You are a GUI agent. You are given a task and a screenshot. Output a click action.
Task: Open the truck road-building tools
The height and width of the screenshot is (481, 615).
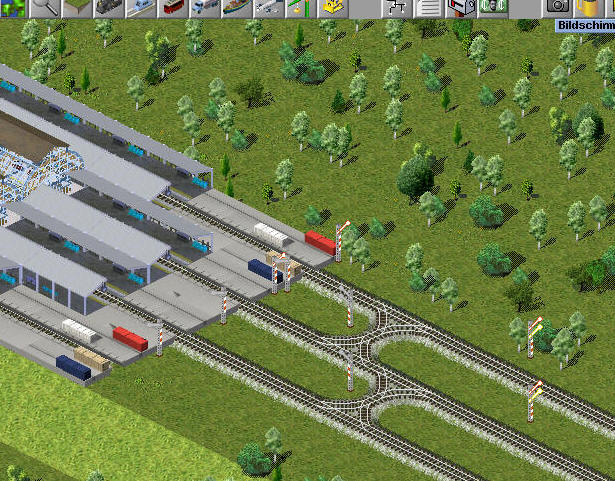tap(204, 7)
